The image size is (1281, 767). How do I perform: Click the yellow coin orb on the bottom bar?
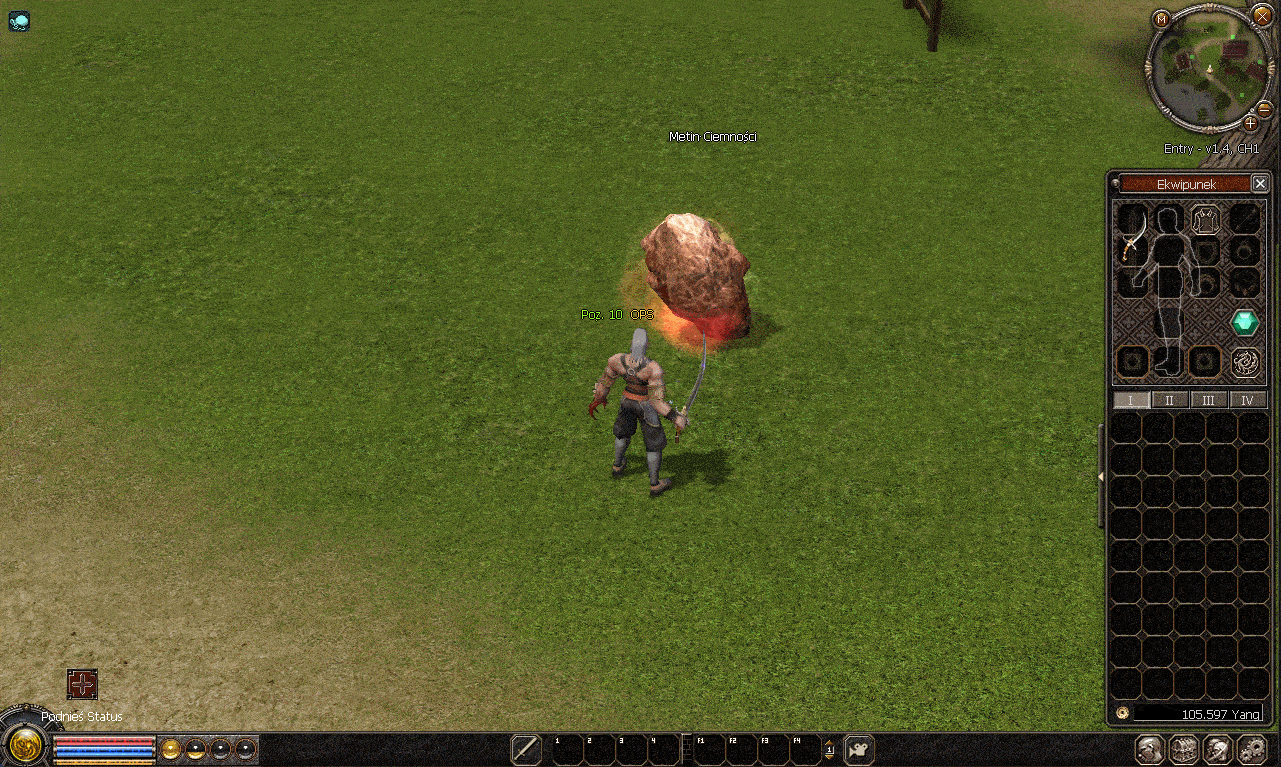pos(170,748)
